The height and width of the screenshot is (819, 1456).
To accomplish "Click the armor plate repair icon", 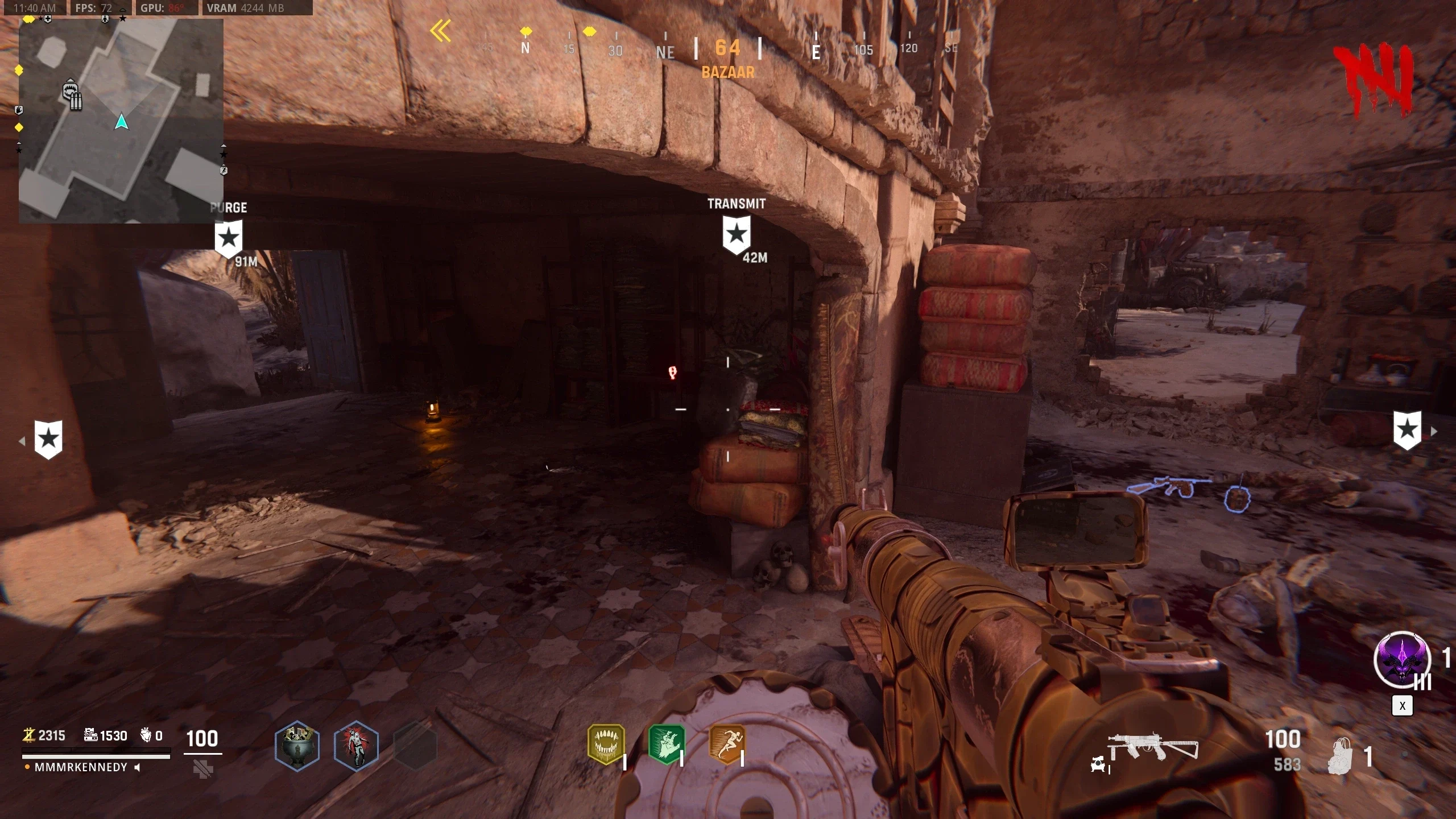I will pyautogui.click(x=203, y=769).
